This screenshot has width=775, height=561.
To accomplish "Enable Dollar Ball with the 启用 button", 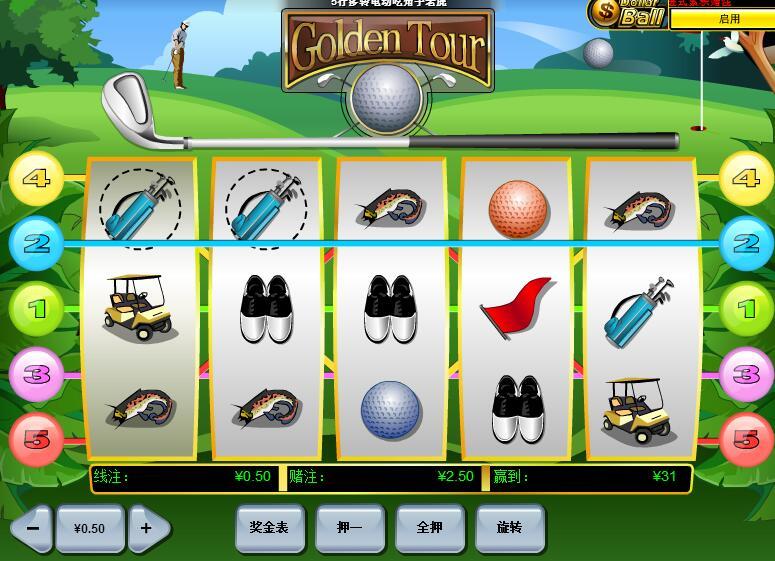I will click(x=729, y=18).
